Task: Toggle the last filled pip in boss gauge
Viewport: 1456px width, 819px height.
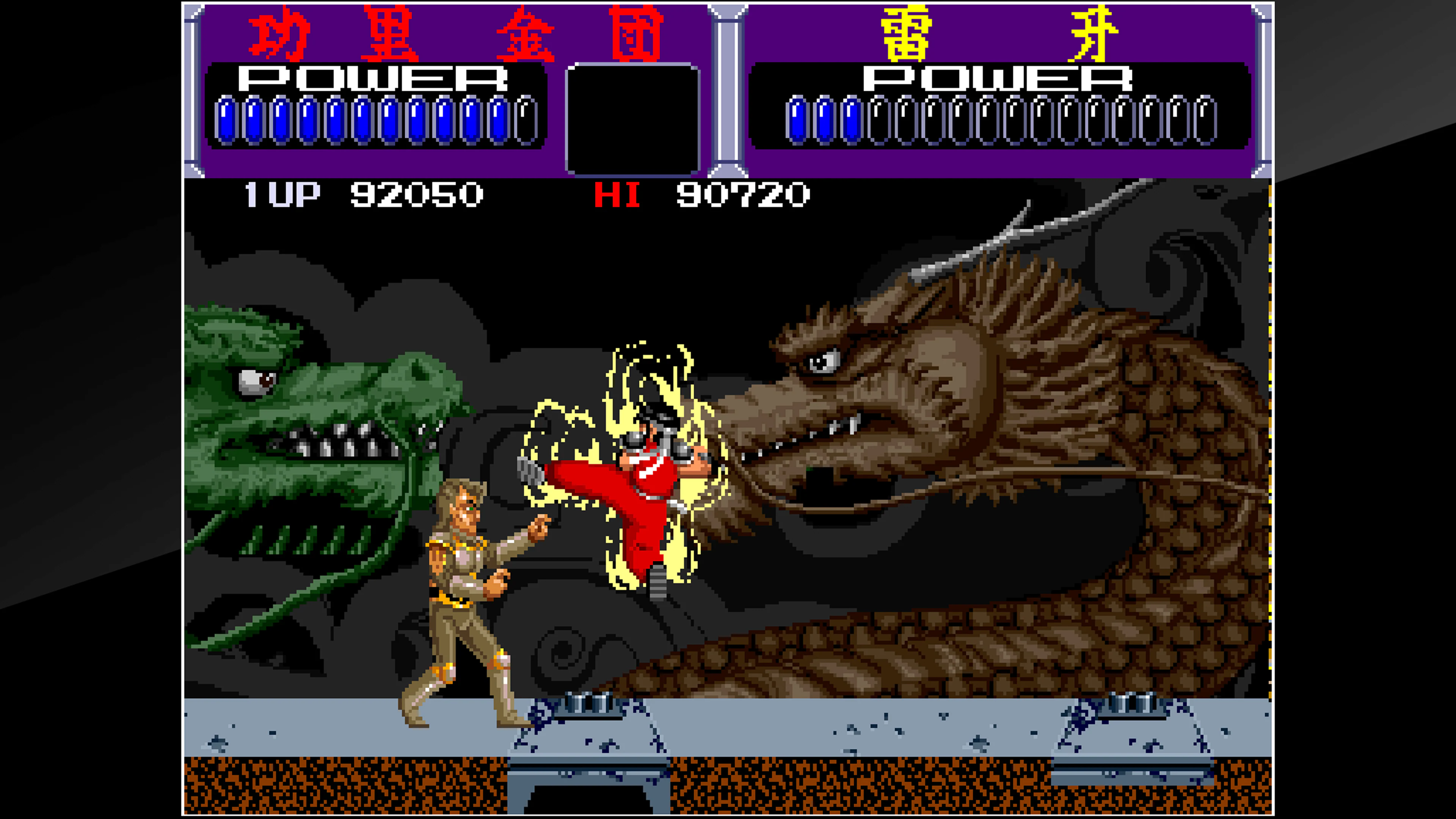Action: coord(850,116)
